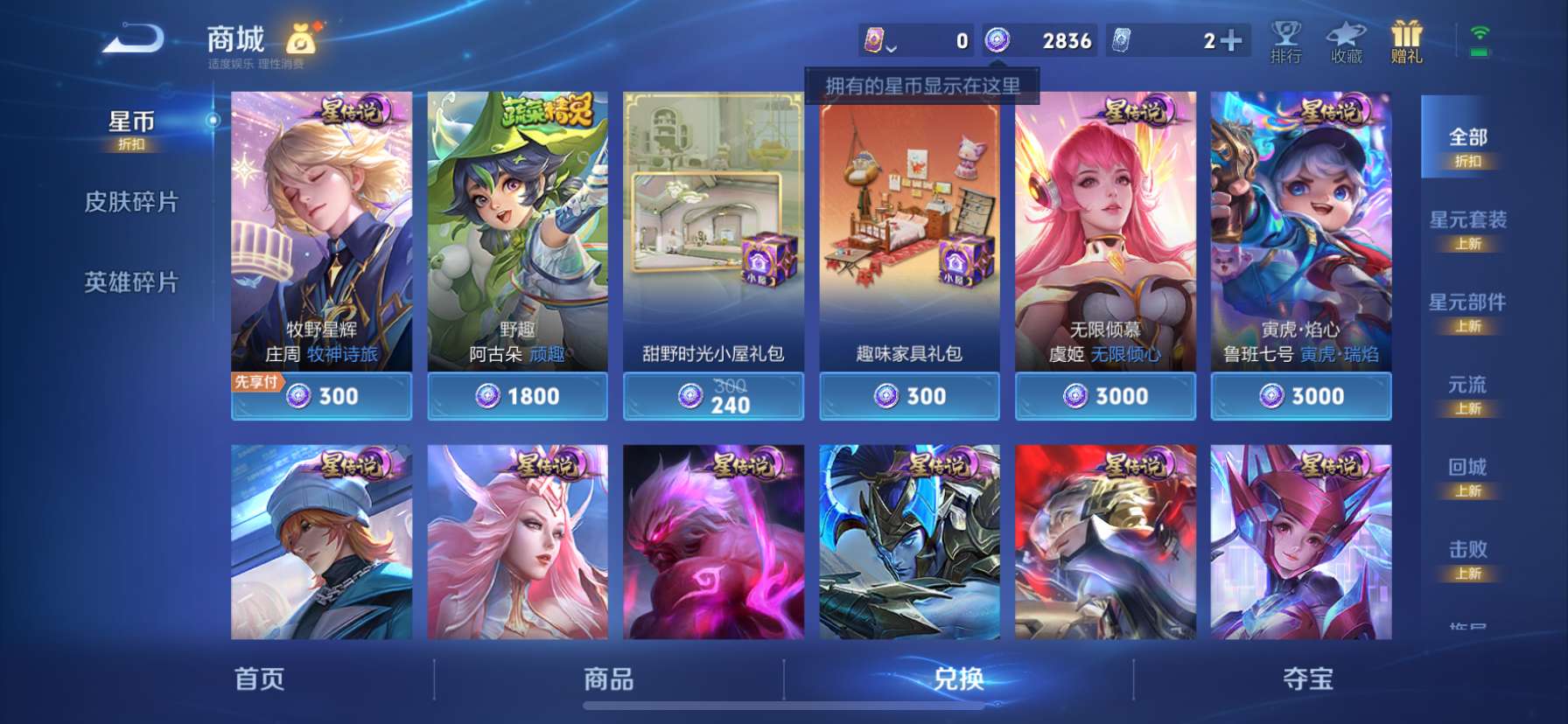Purchase 野趣 for 1800 star coins
Viewport: 1568px width, 724px height.
coord(517,396)
